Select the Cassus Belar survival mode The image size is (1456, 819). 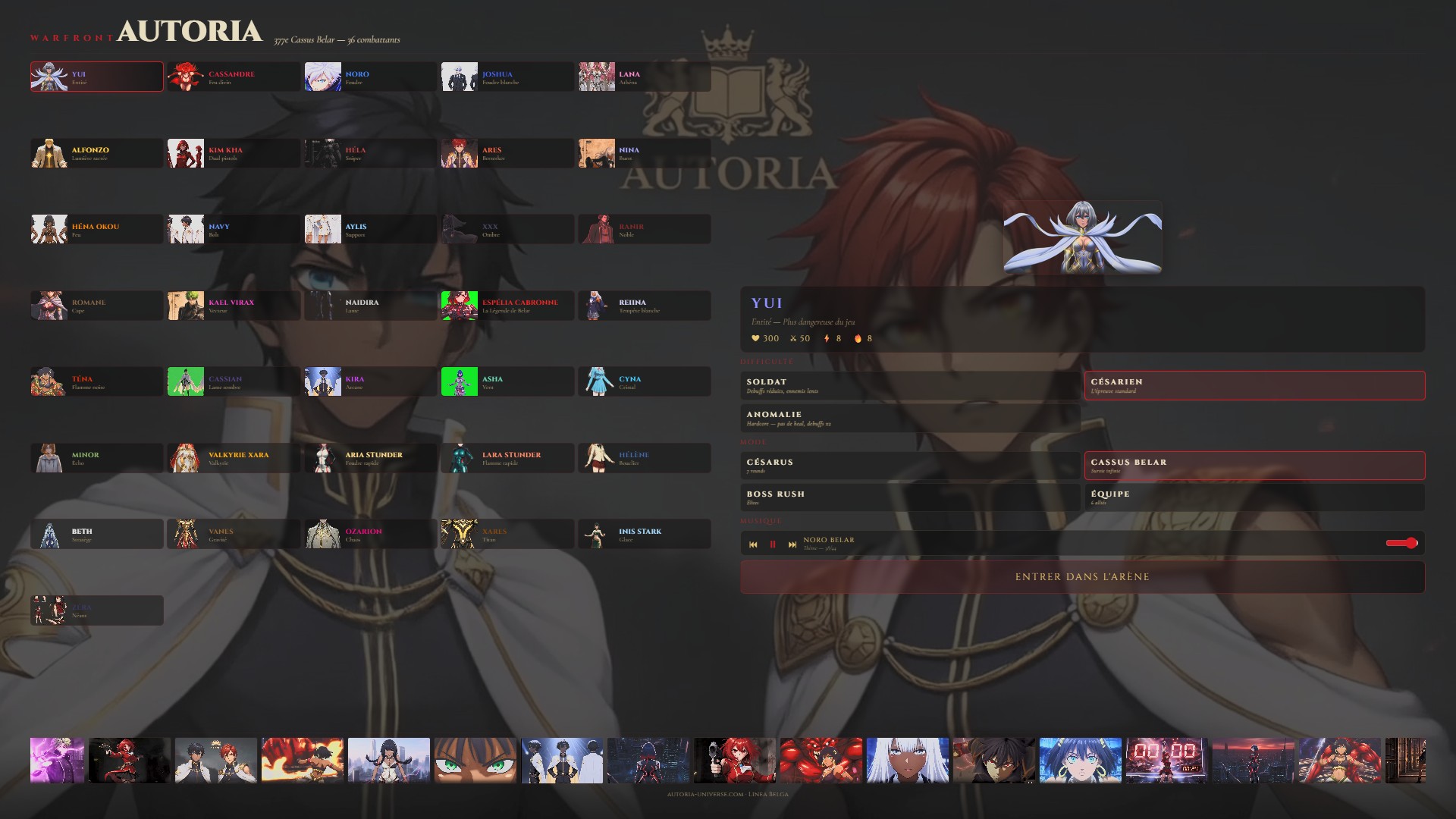tap(1254, 466)
